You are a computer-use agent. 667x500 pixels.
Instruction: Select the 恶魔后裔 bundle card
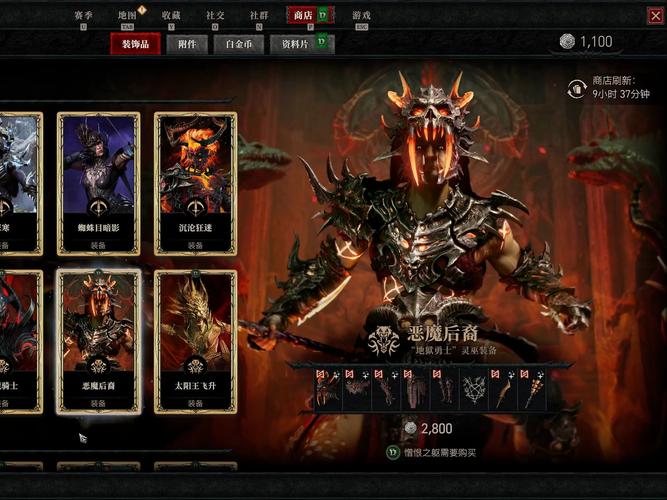(x=97, y=338)
